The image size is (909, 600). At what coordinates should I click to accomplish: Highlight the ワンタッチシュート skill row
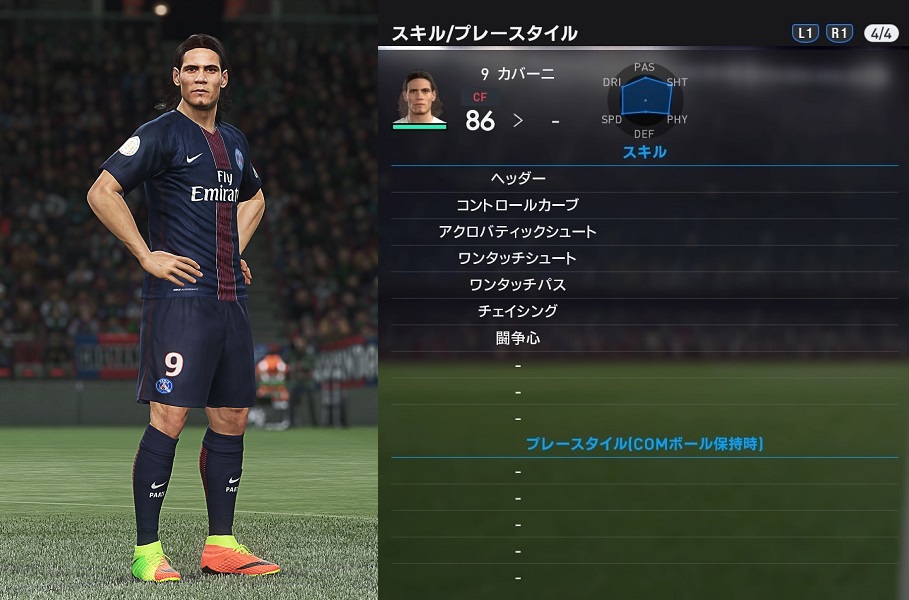tap(518, 258)
